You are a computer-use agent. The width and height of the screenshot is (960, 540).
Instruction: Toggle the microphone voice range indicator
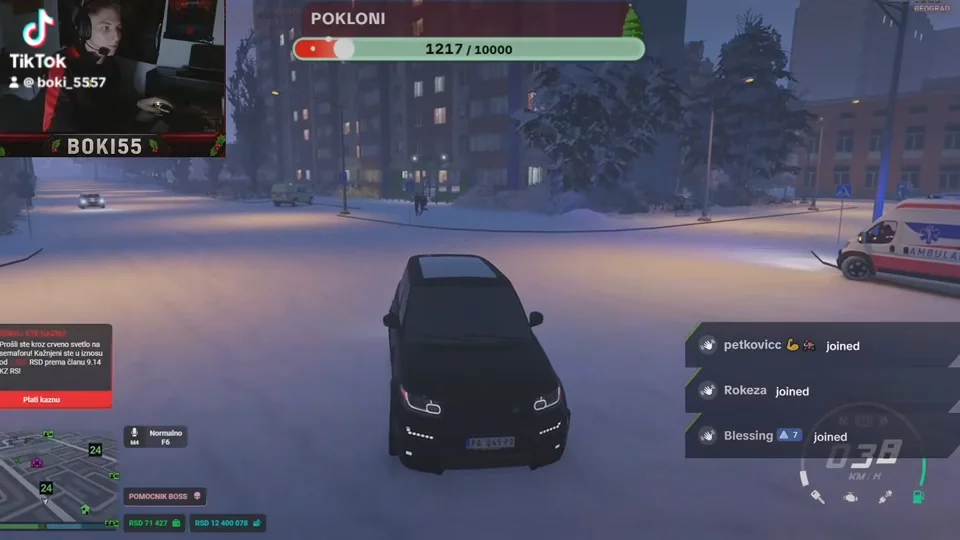(x=155, y=436)
